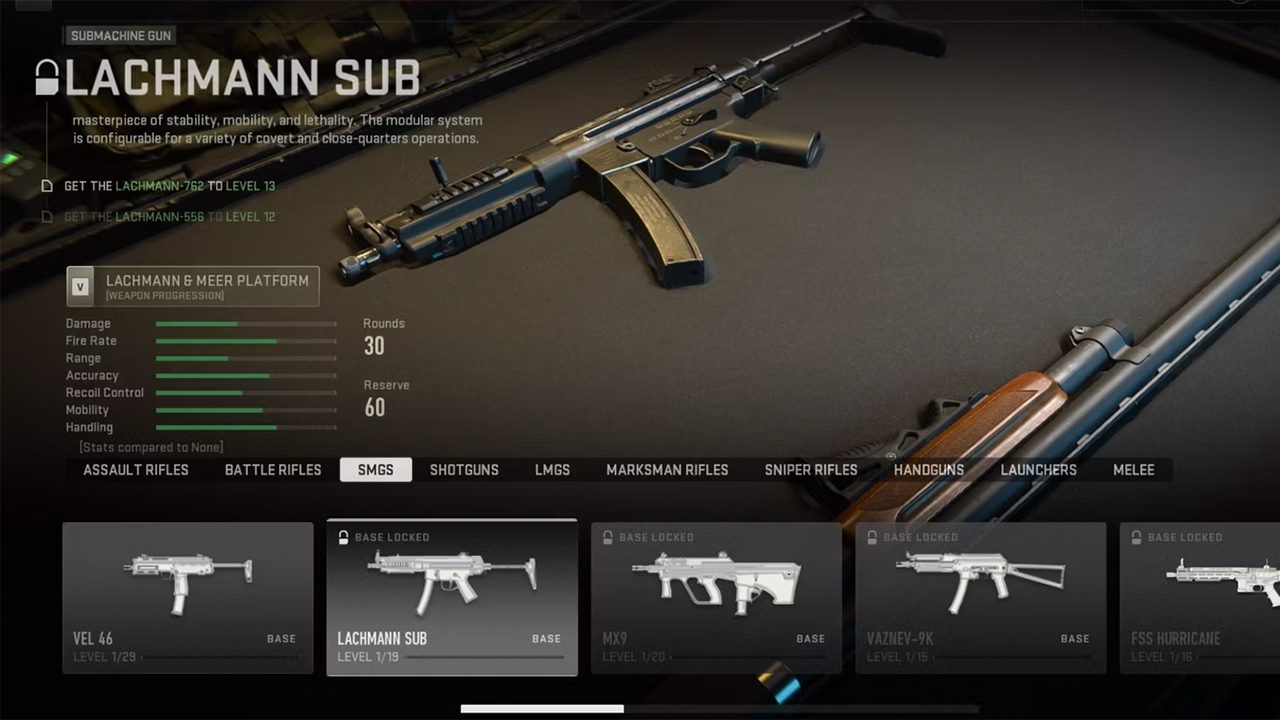
Task: Show the Shotguns category
Action: point(464,470)
